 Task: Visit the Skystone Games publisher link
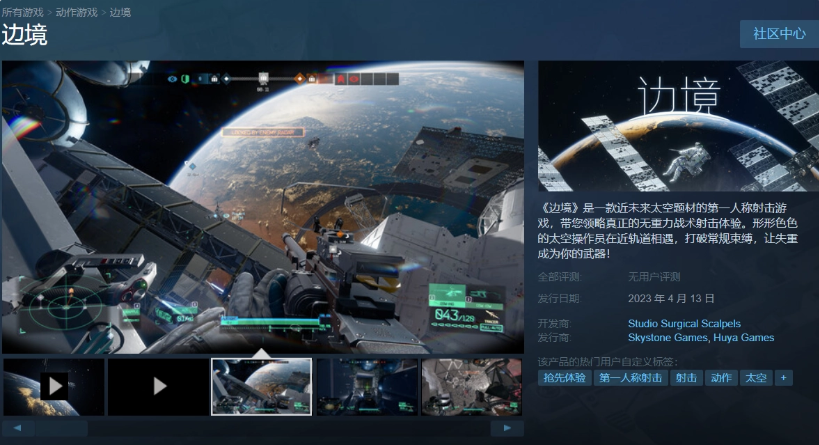(667, 338)
